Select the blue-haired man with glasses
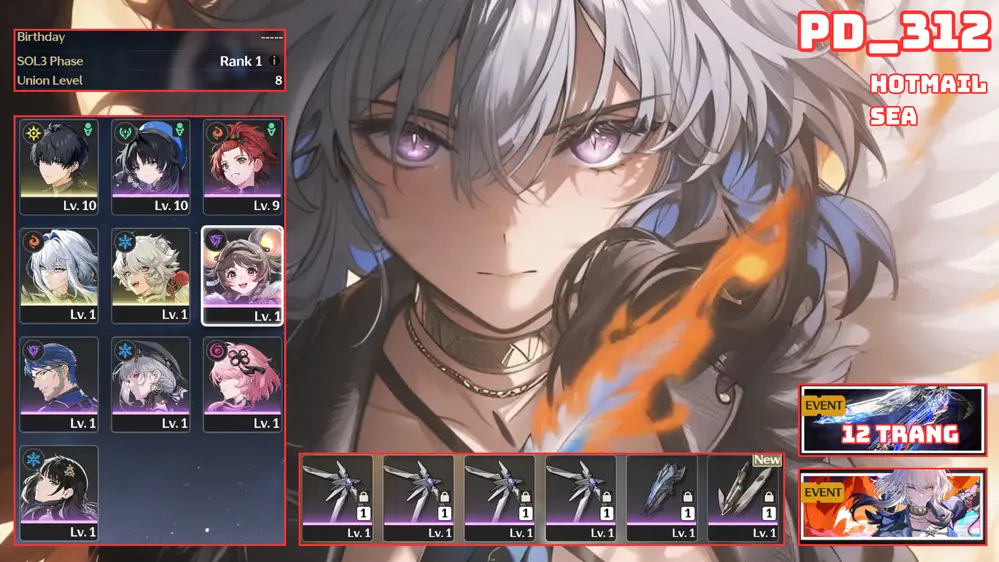 click(60, 385)
